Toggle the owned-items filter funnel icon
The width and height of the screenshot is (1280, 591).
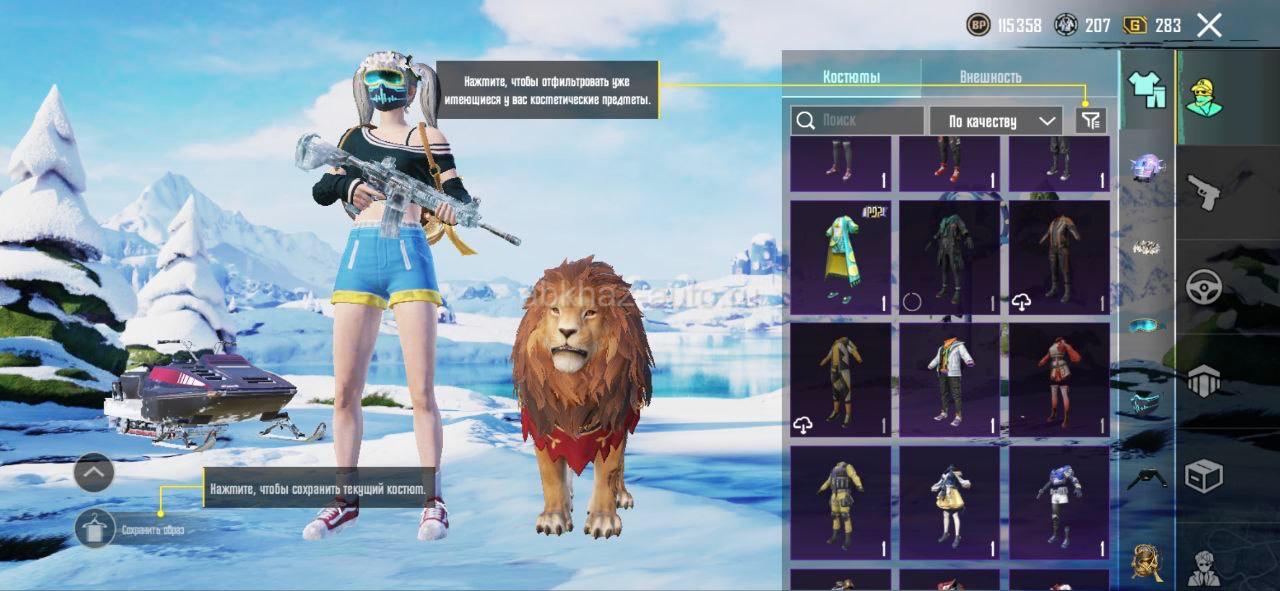pyautogui.click(x=1091, y=121)
